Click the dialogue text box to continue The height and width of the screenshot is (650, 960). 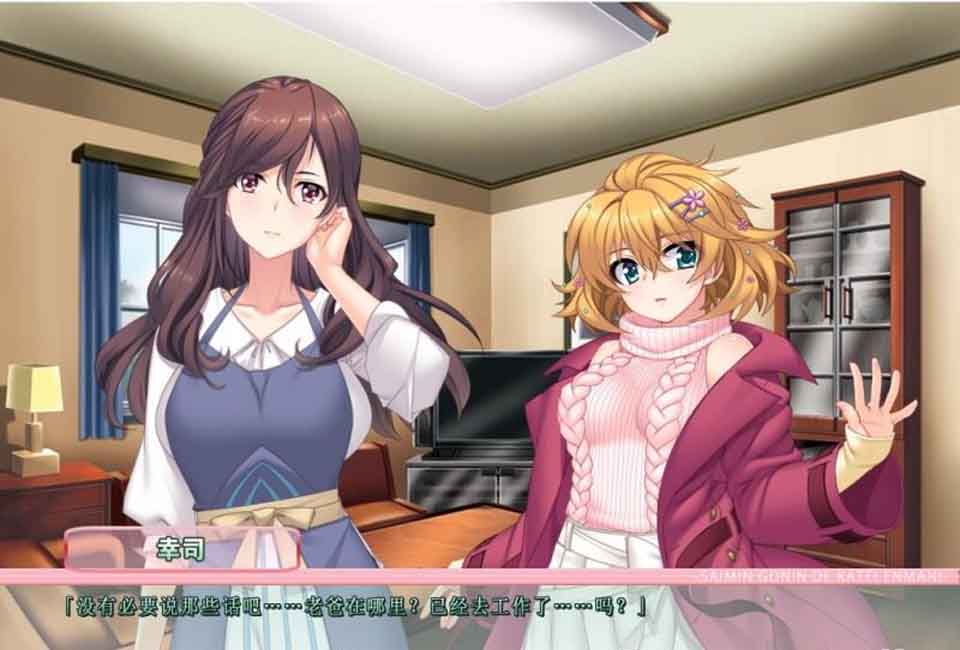480,612
